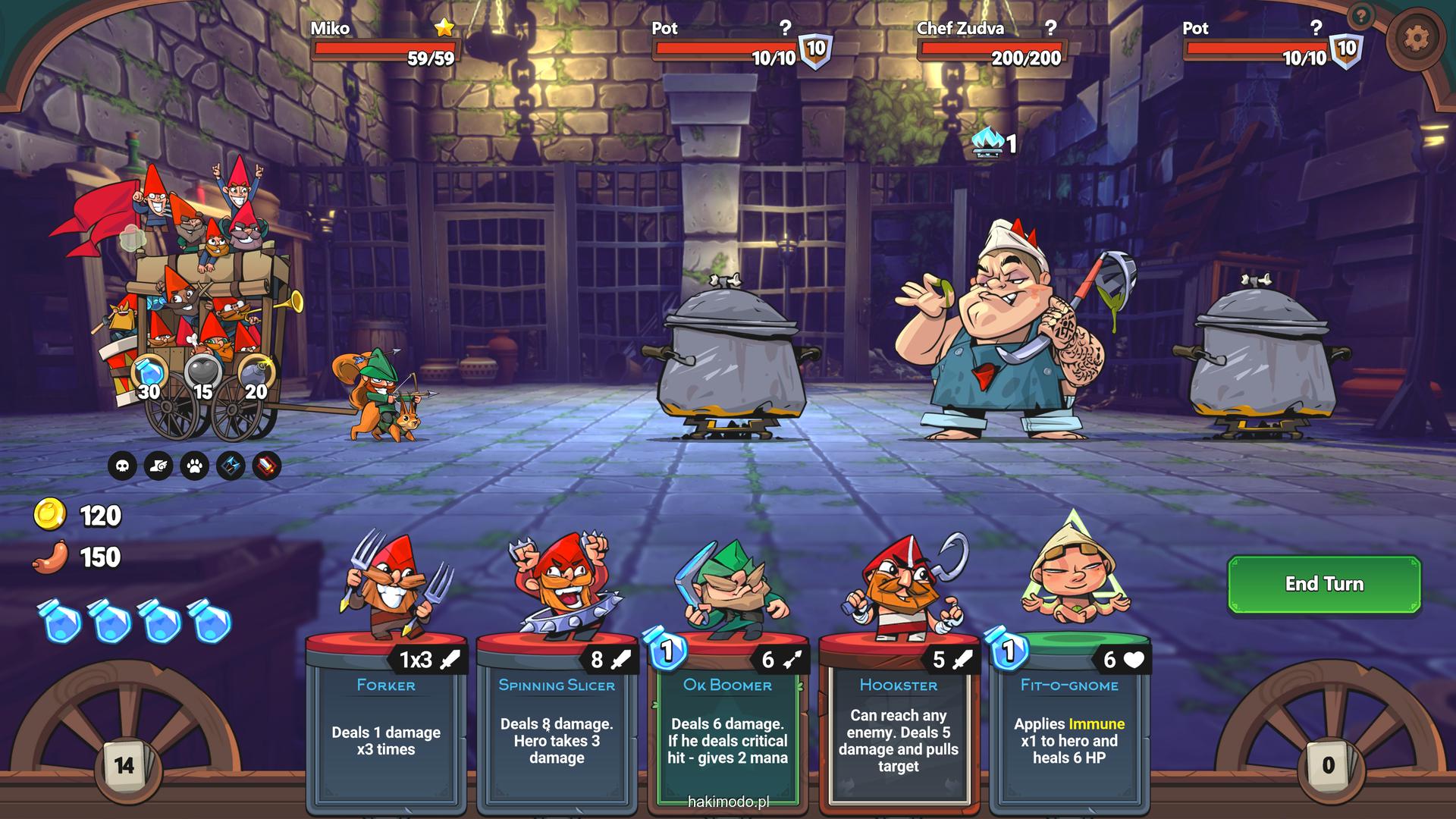This screenshot has height=819, width=1456.
Task: Inspect the winged boot status icon
Action: pos(158,466)
